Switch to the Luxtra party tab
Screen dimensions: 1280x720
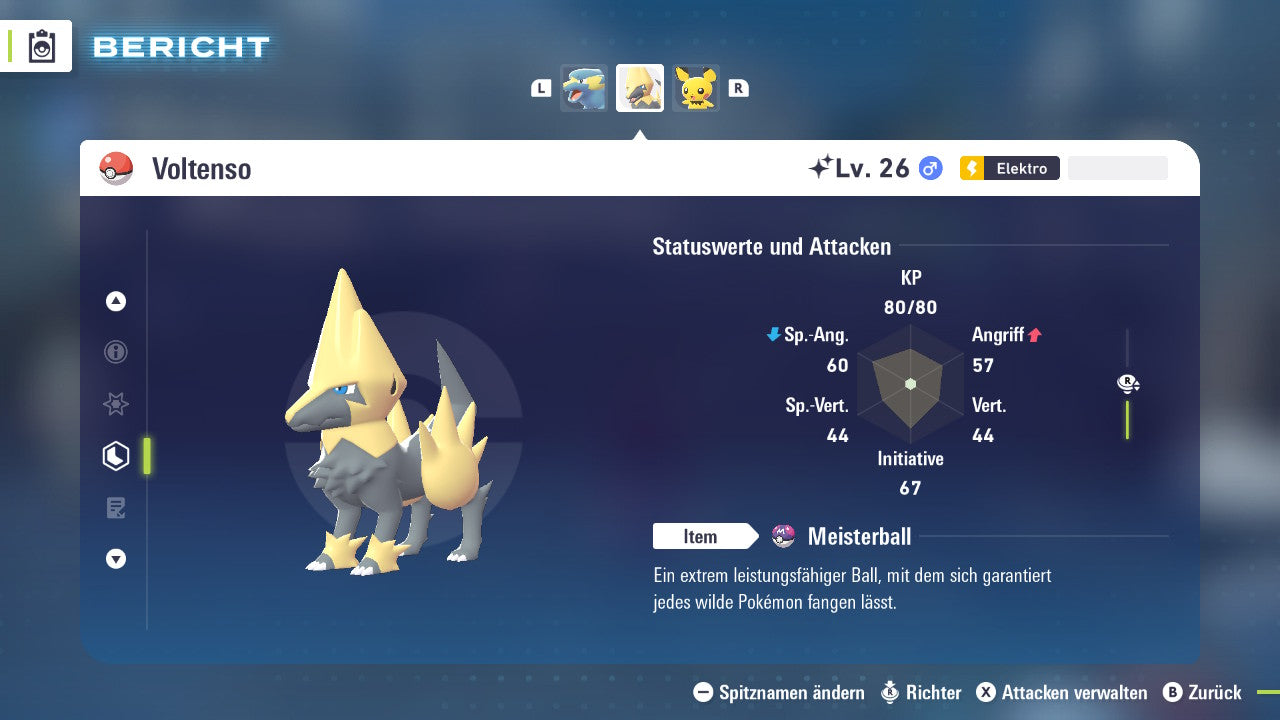pyautogui.click(x=584, y=88)
